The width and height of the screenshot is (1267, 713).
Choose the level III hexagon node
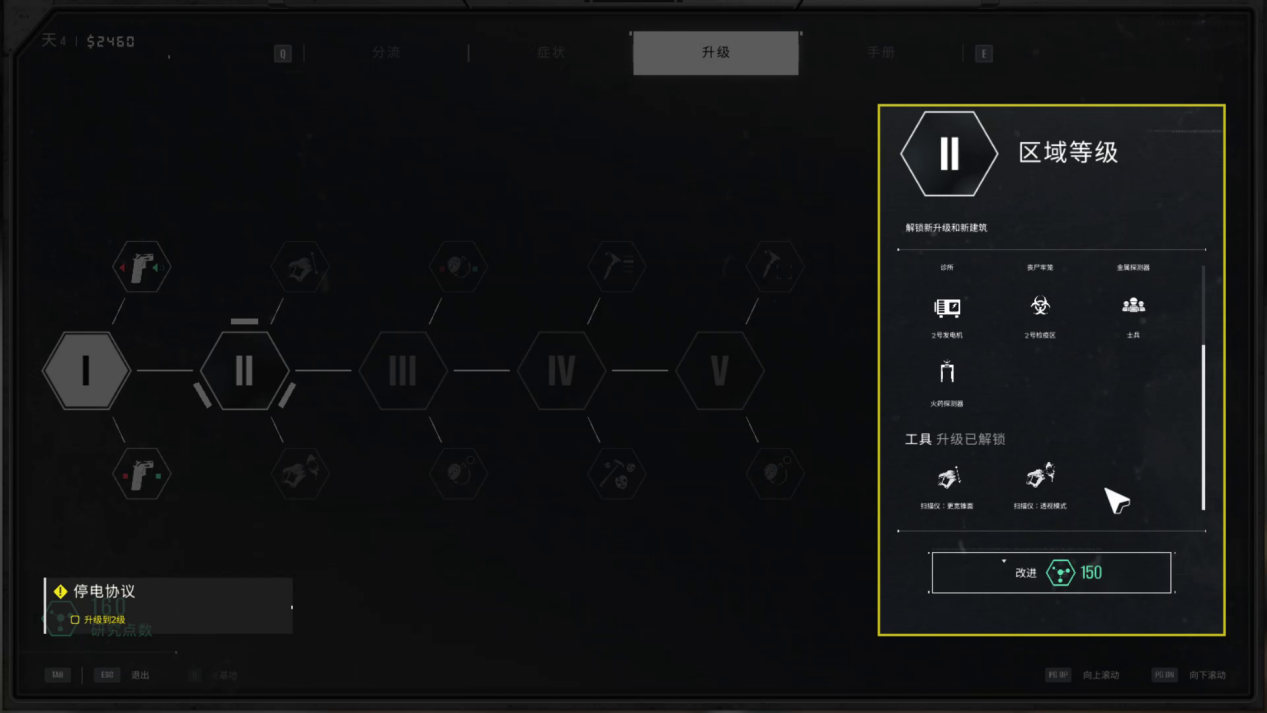point(403,370)
